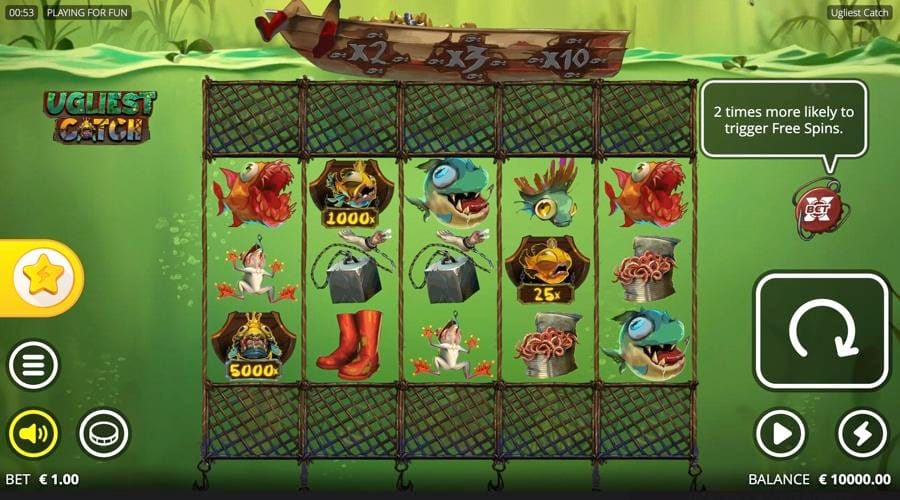Start autoplay with the play button
Viewport: 900px width, 500px height.
click(780, 434)
